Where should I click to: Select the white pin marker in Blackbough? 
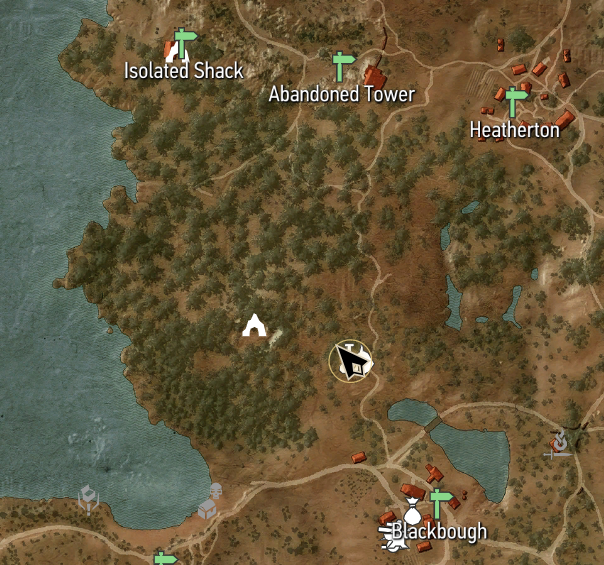point(409,500)
